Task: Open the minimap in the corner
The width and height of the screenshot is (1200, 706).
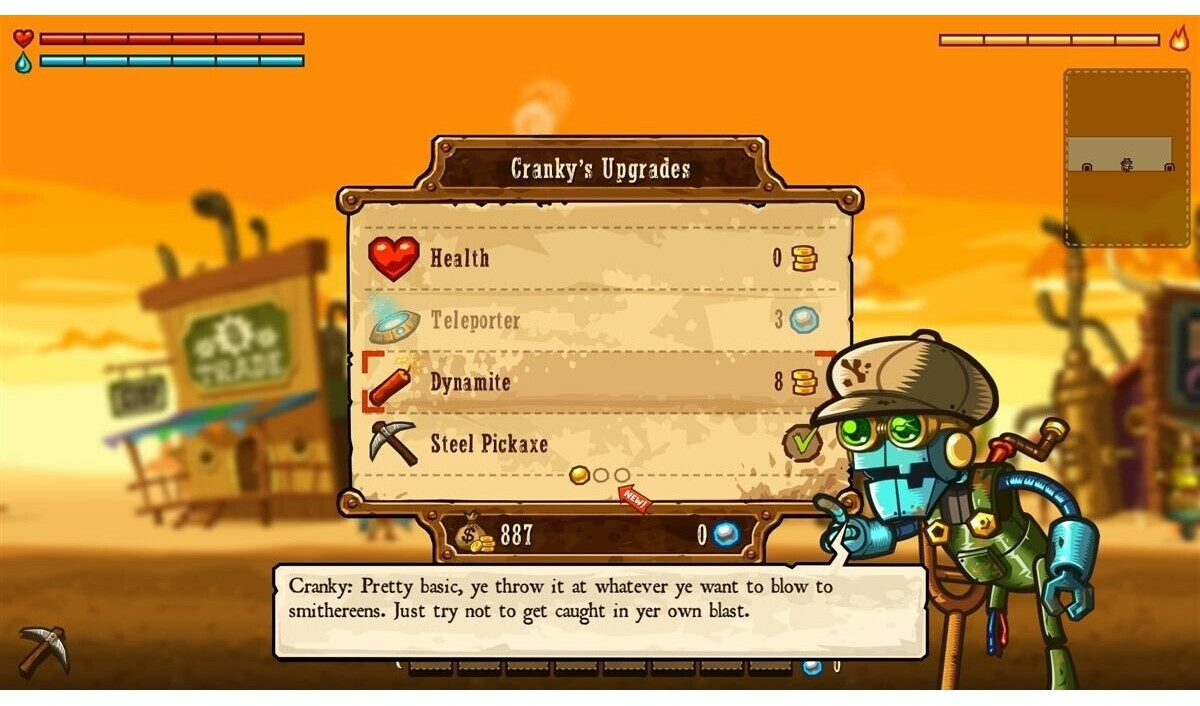Action: pos(1126,157)
